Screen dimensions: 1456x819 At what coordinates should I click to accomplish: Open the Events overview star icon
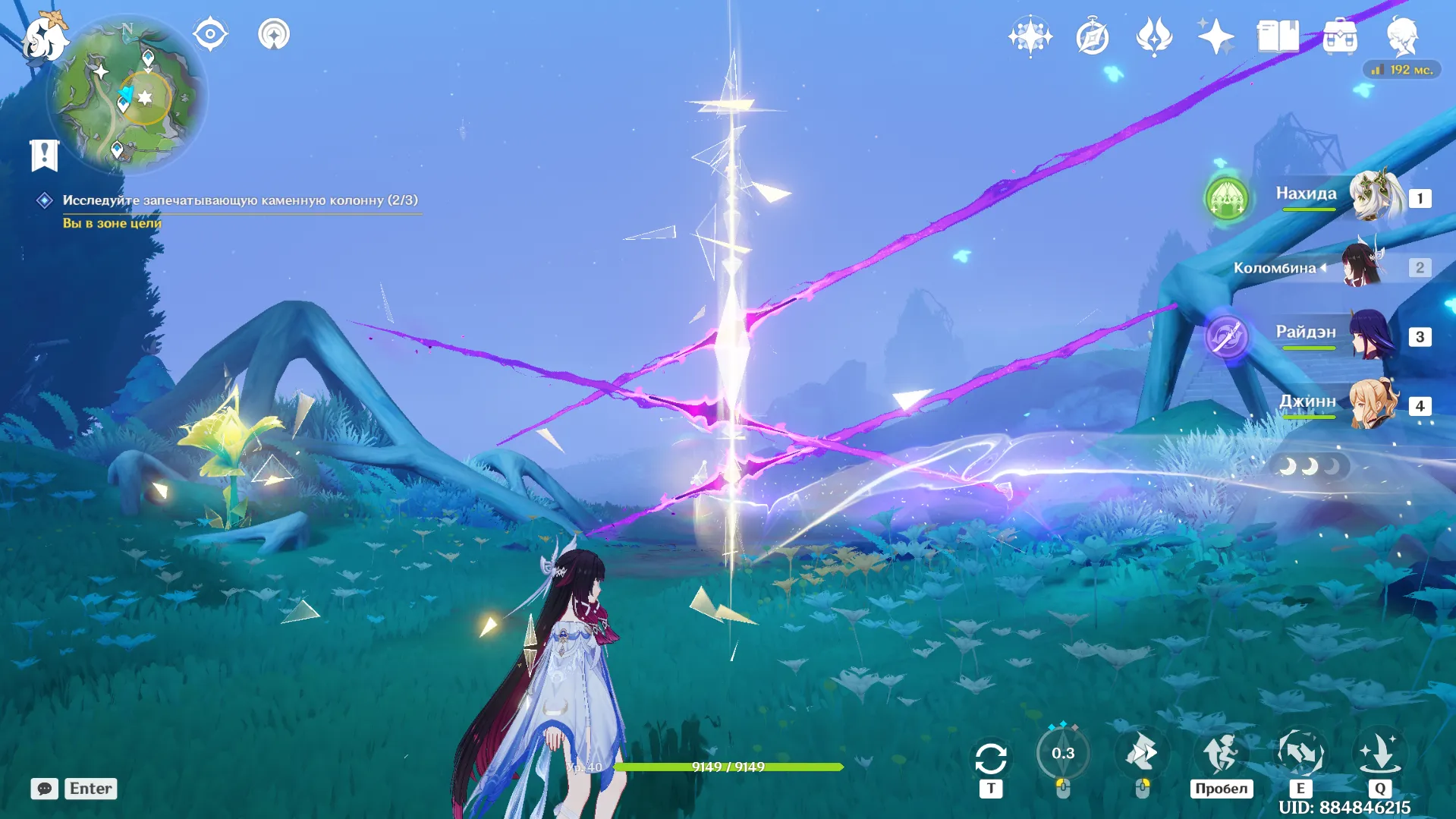(1030, 36)
